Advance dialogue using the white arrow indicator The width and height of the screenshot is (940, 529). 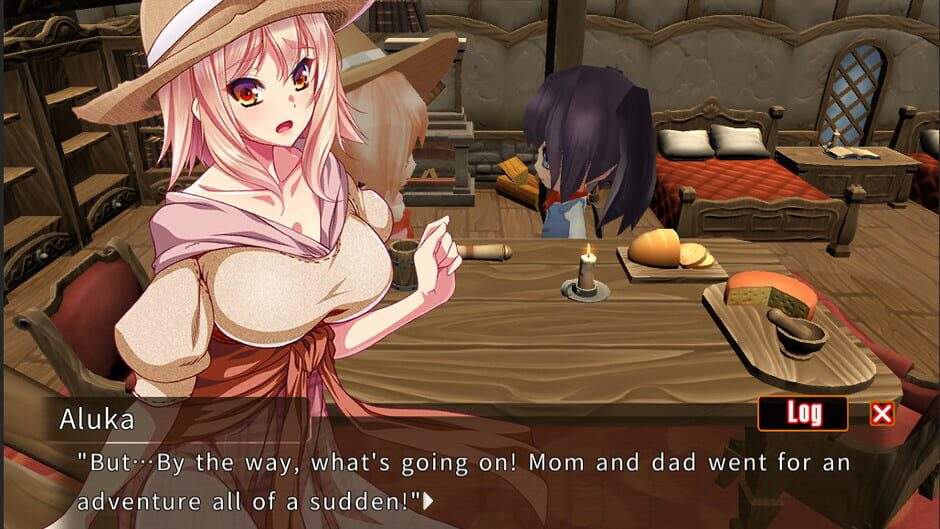tap(429, 500)
